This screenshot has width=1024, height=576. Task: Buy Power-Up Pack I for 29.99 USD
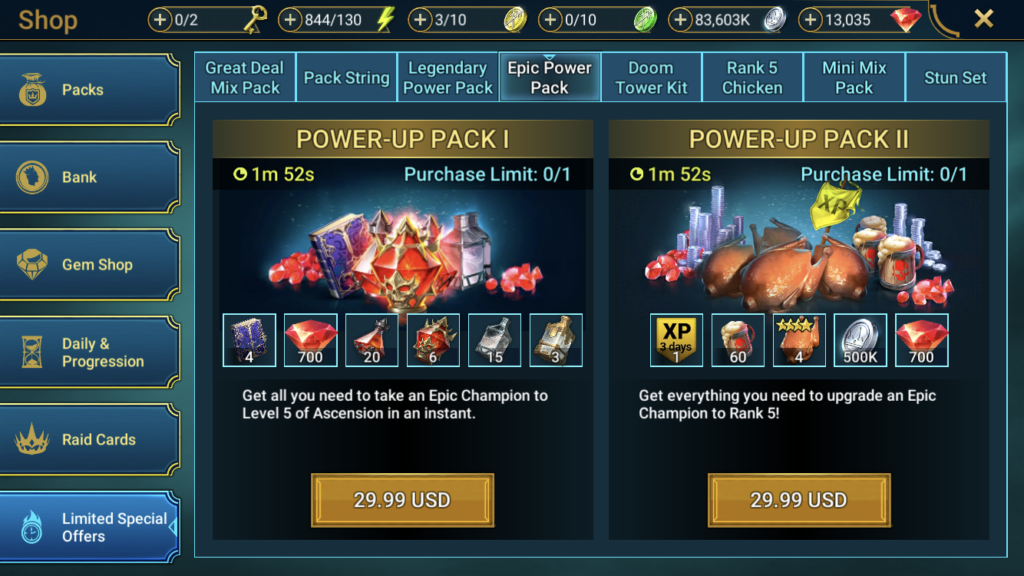(402, 500)
